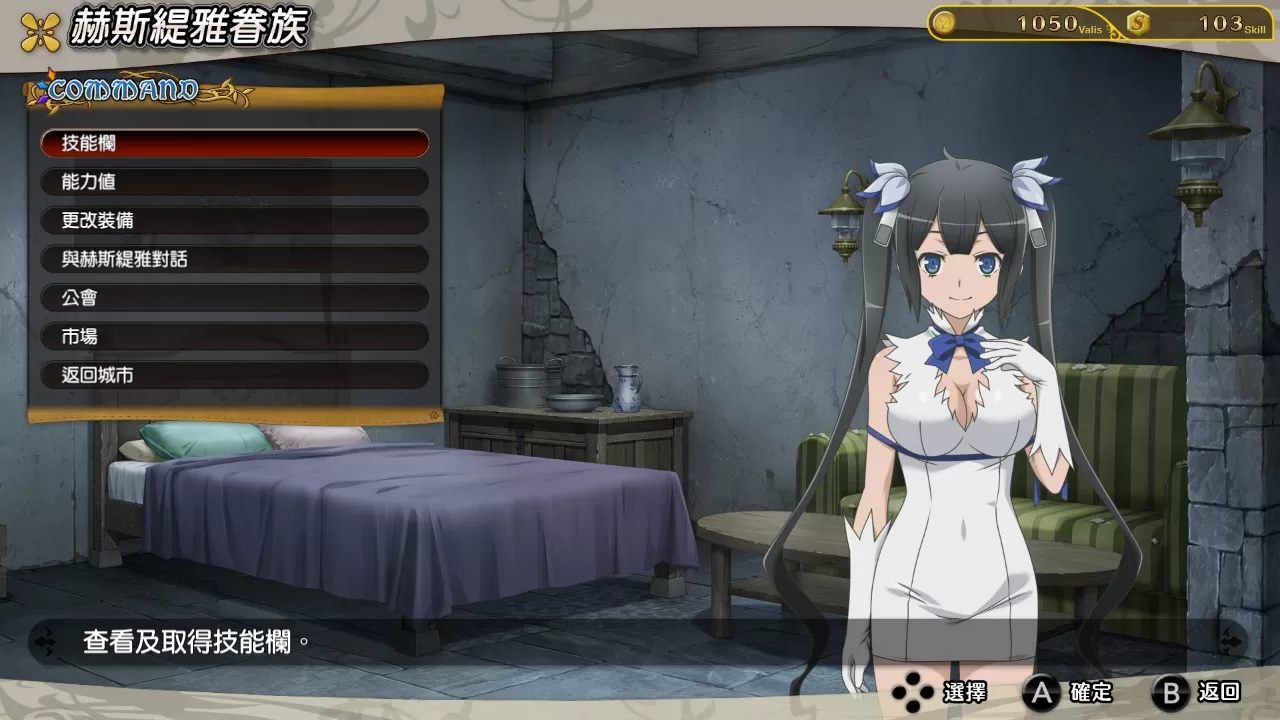Choose 更改裝備 to change equipment

[234, 220]
